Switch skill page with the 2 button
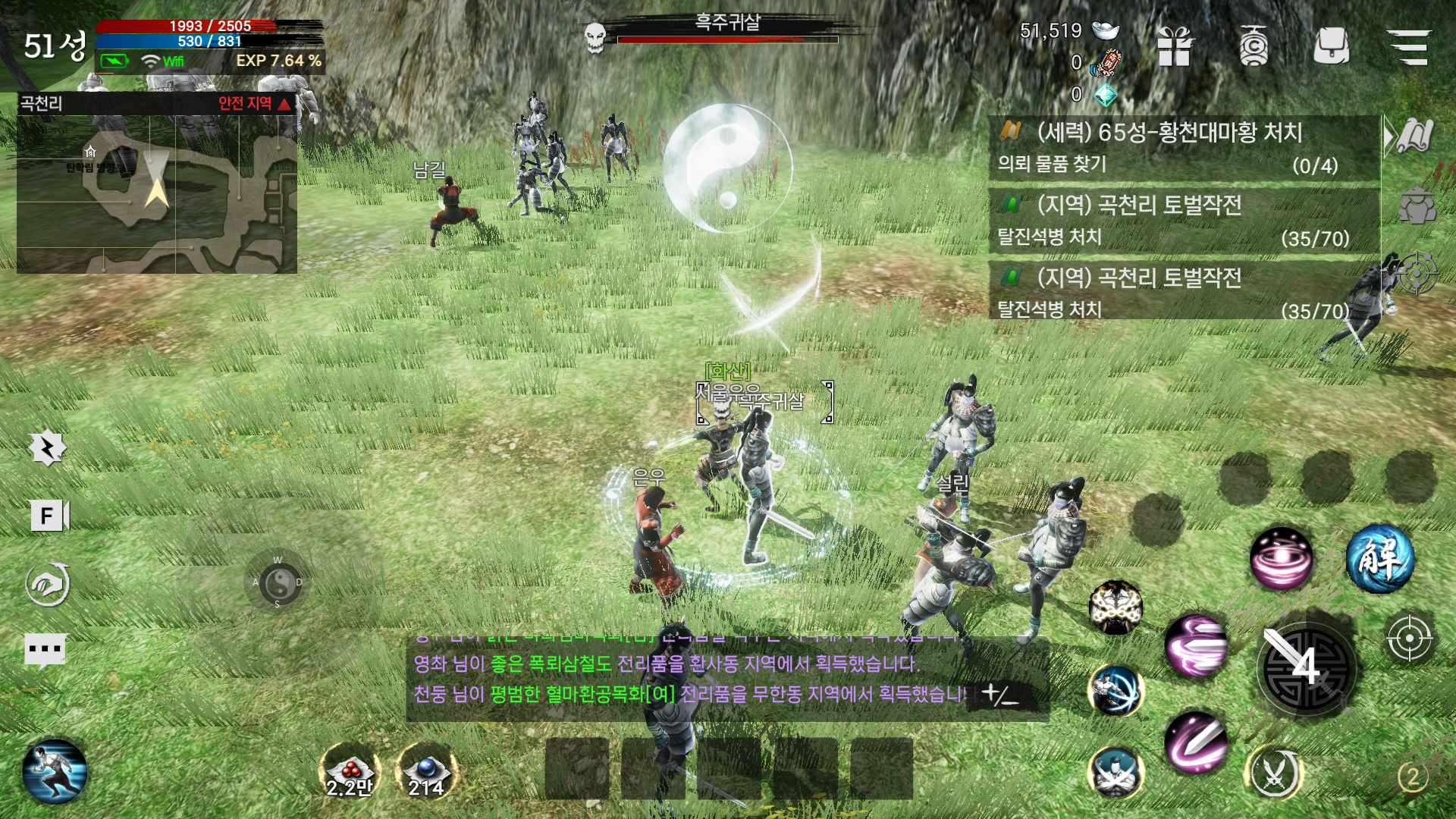This screenshot has width=1456, height=819. coord(1412,777)
